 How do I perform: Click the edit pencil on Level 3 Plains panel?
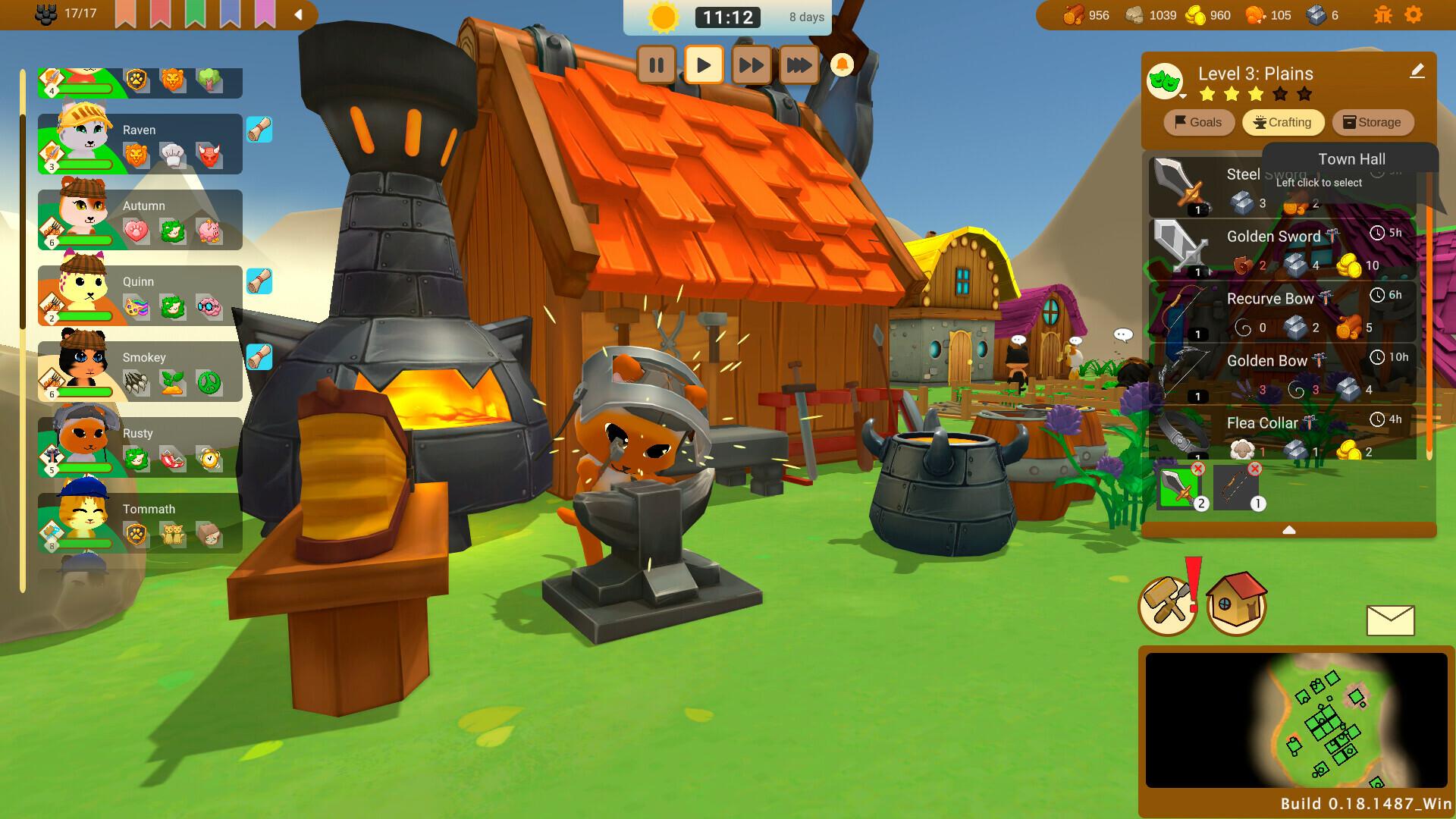point(1417,72)
